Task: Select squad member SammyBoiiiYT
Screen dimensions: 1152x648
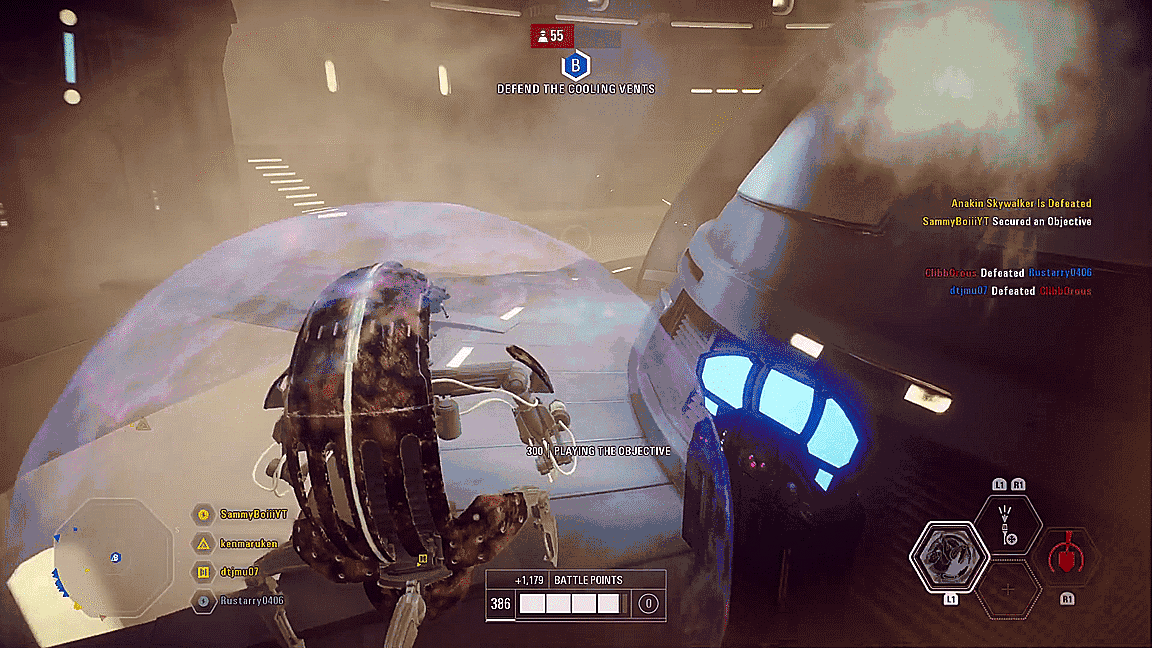Action: (x=253, y=514)
